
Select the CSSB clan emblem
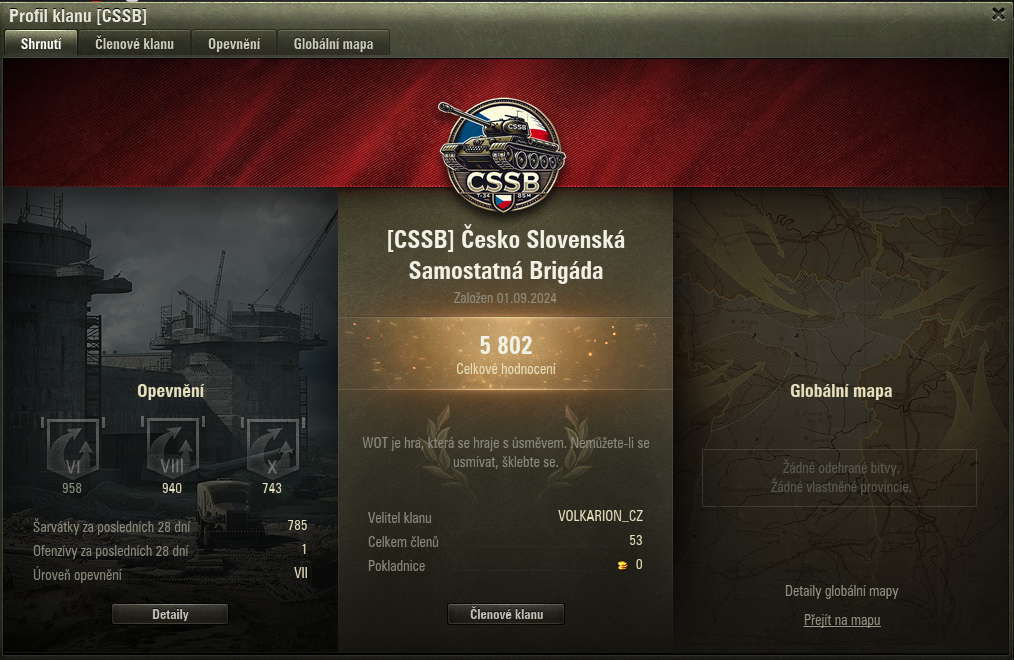504,150
